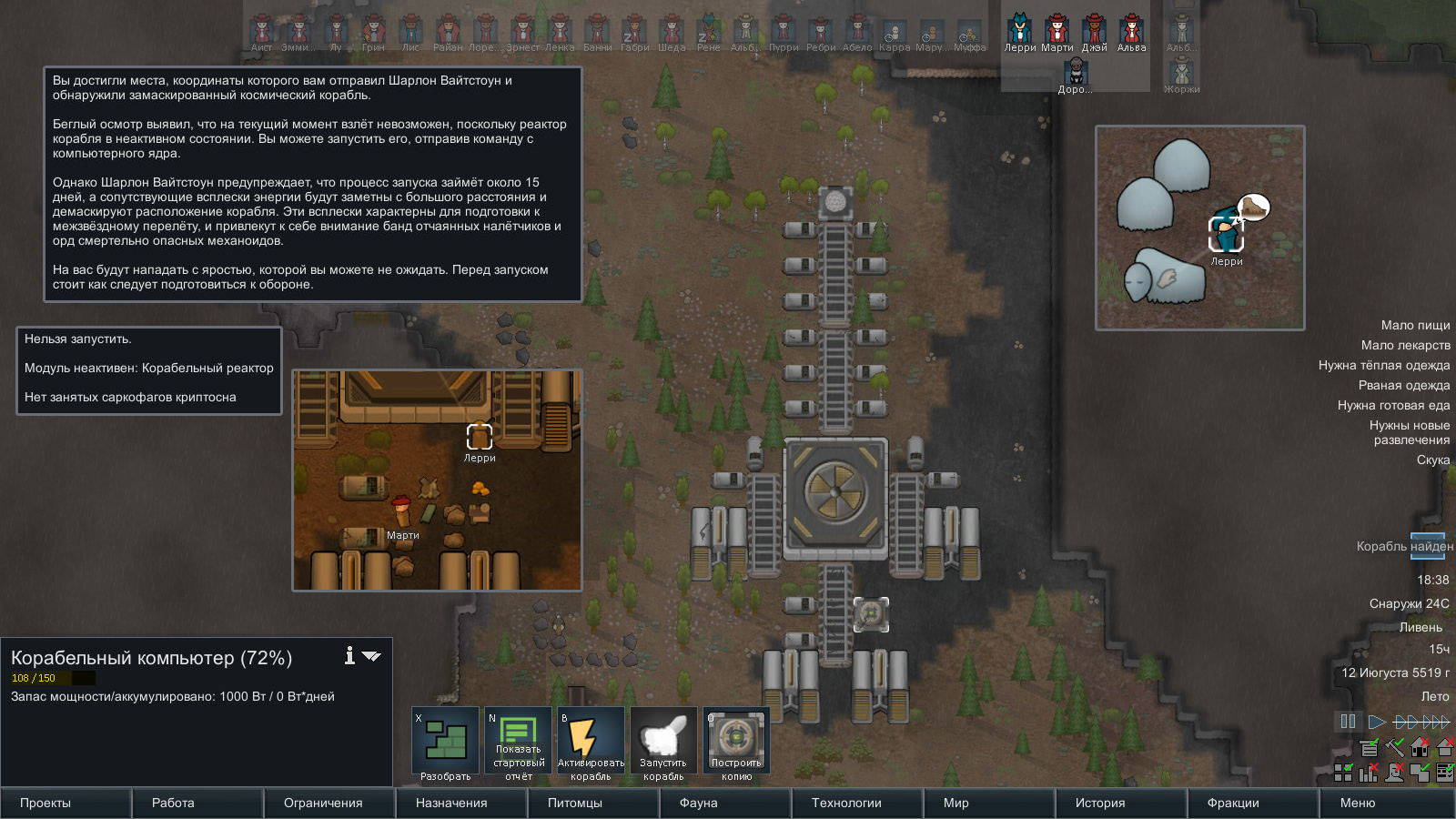1456x819 pixels.
Task: Choose the Запустить корабль command
Action: click(x=663, y=743)
